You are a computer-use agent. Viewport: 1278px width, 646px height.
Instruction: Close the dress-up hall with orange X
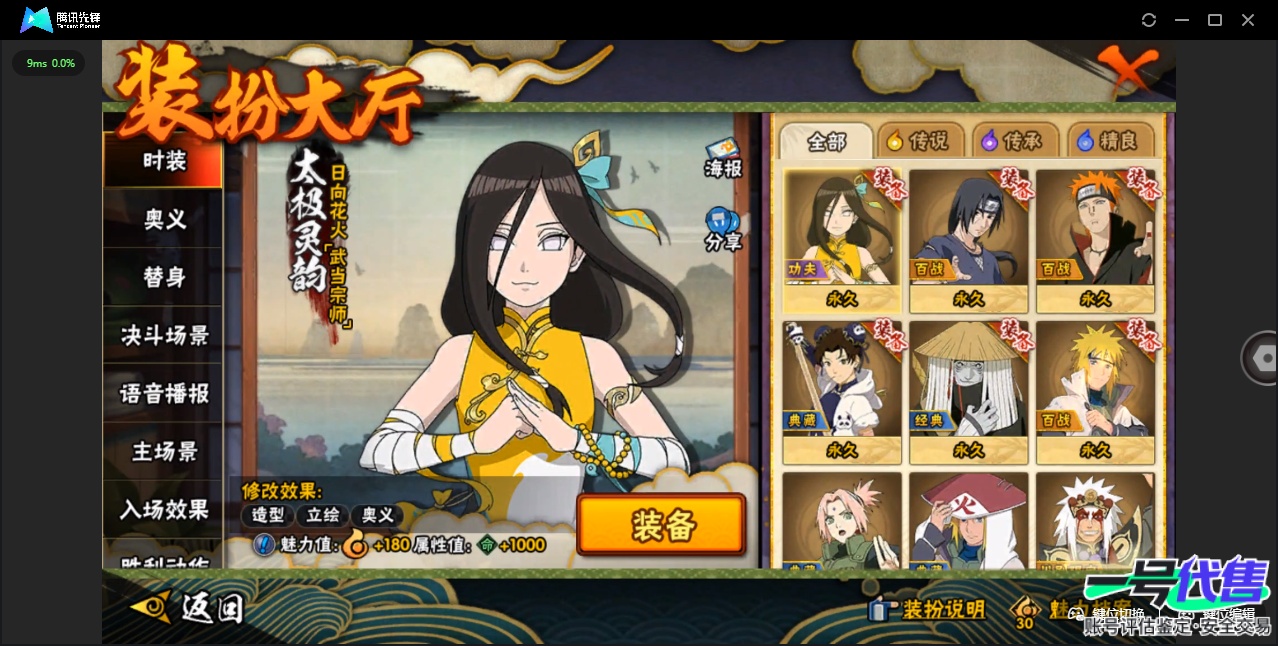point(1127,70)
